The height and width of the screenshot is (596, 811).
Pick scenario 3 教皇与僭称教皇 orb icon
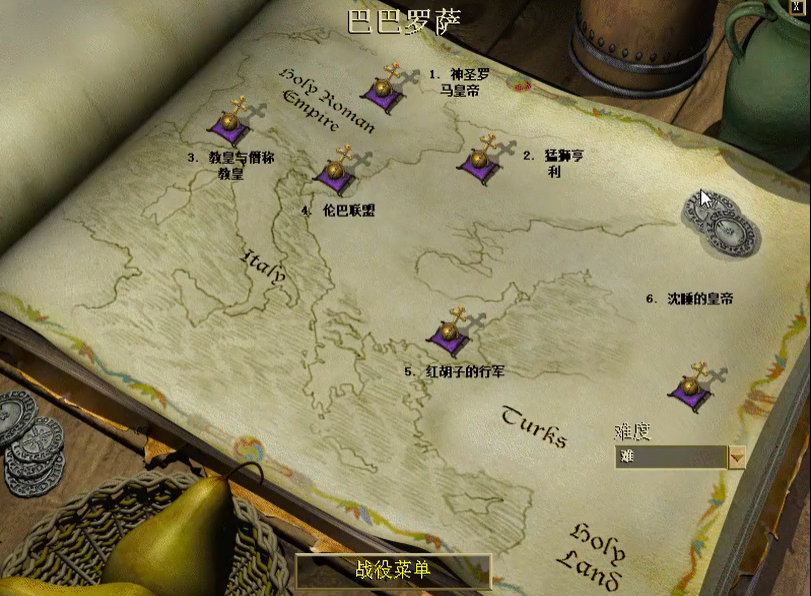tap(229, 125)
